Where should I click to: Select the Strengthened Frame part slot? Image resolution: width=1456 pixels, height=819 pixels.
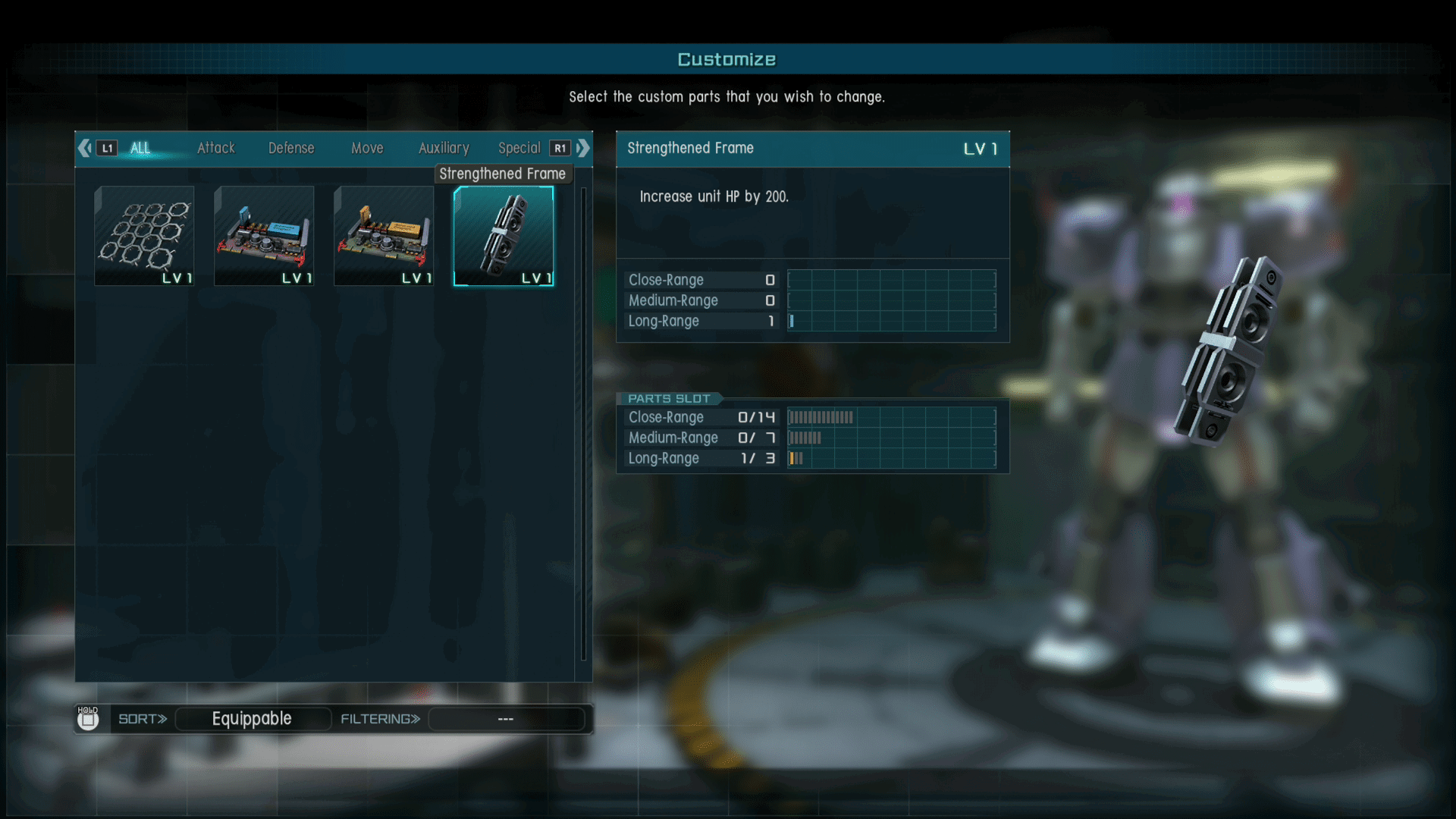tap(504, 236)
